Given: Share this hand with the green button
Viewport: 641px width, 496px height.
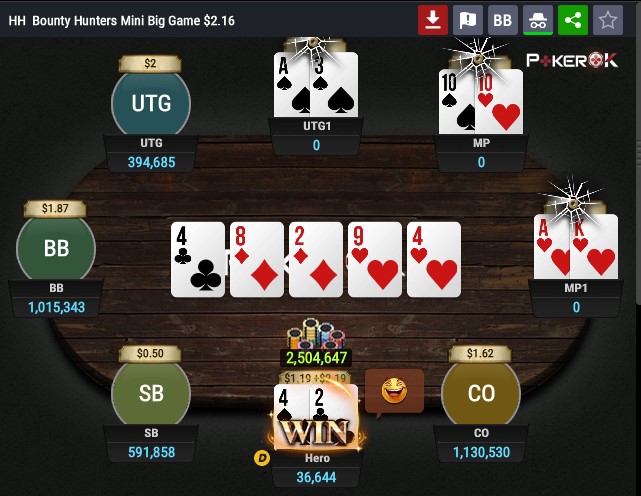Looking at the screenshot, I should coord(572,19).
